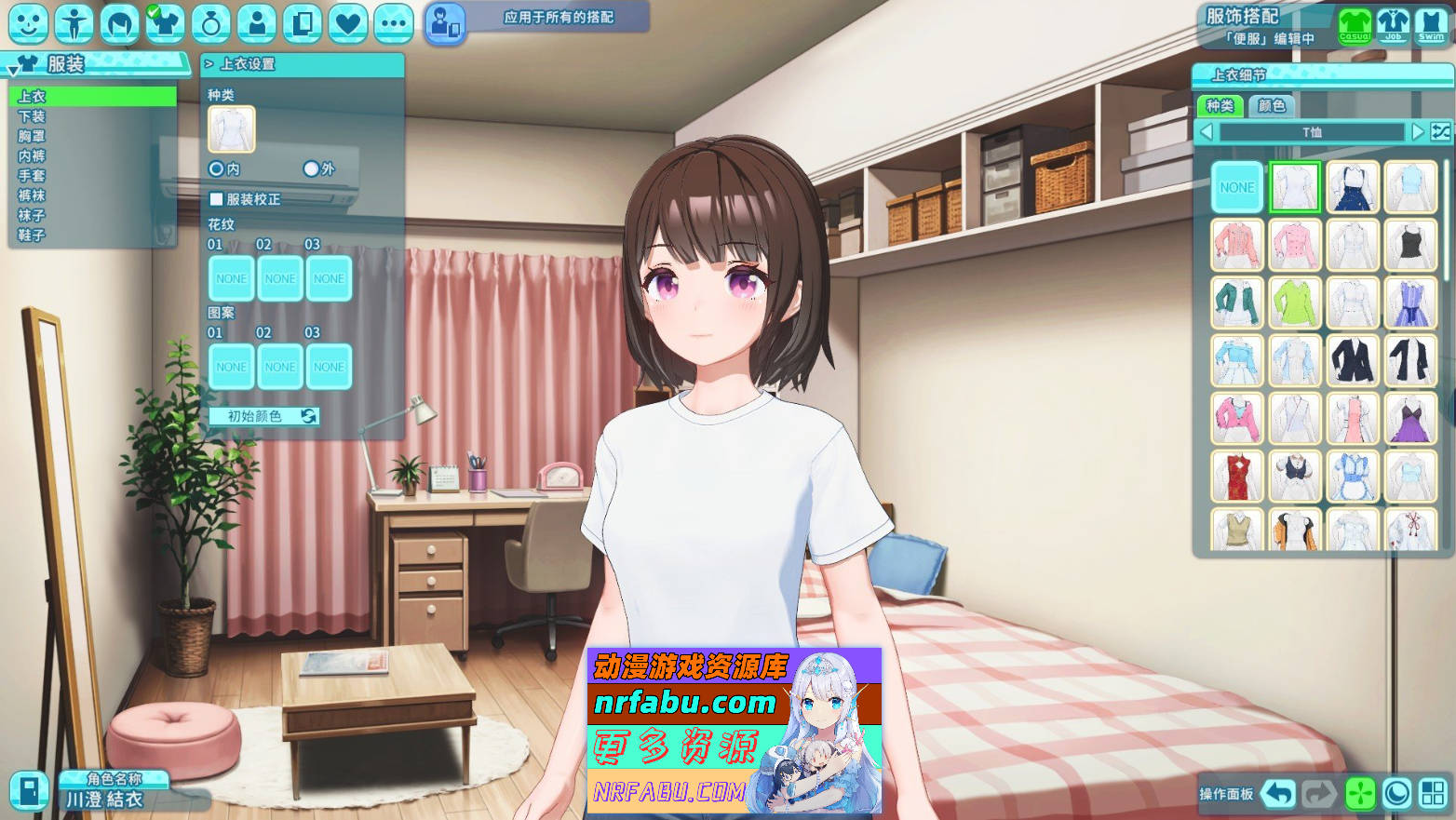This screenshot has width=1456, height=820.
Task: Open the favorites heart icon in top toolbar
Action: point(347,24)
